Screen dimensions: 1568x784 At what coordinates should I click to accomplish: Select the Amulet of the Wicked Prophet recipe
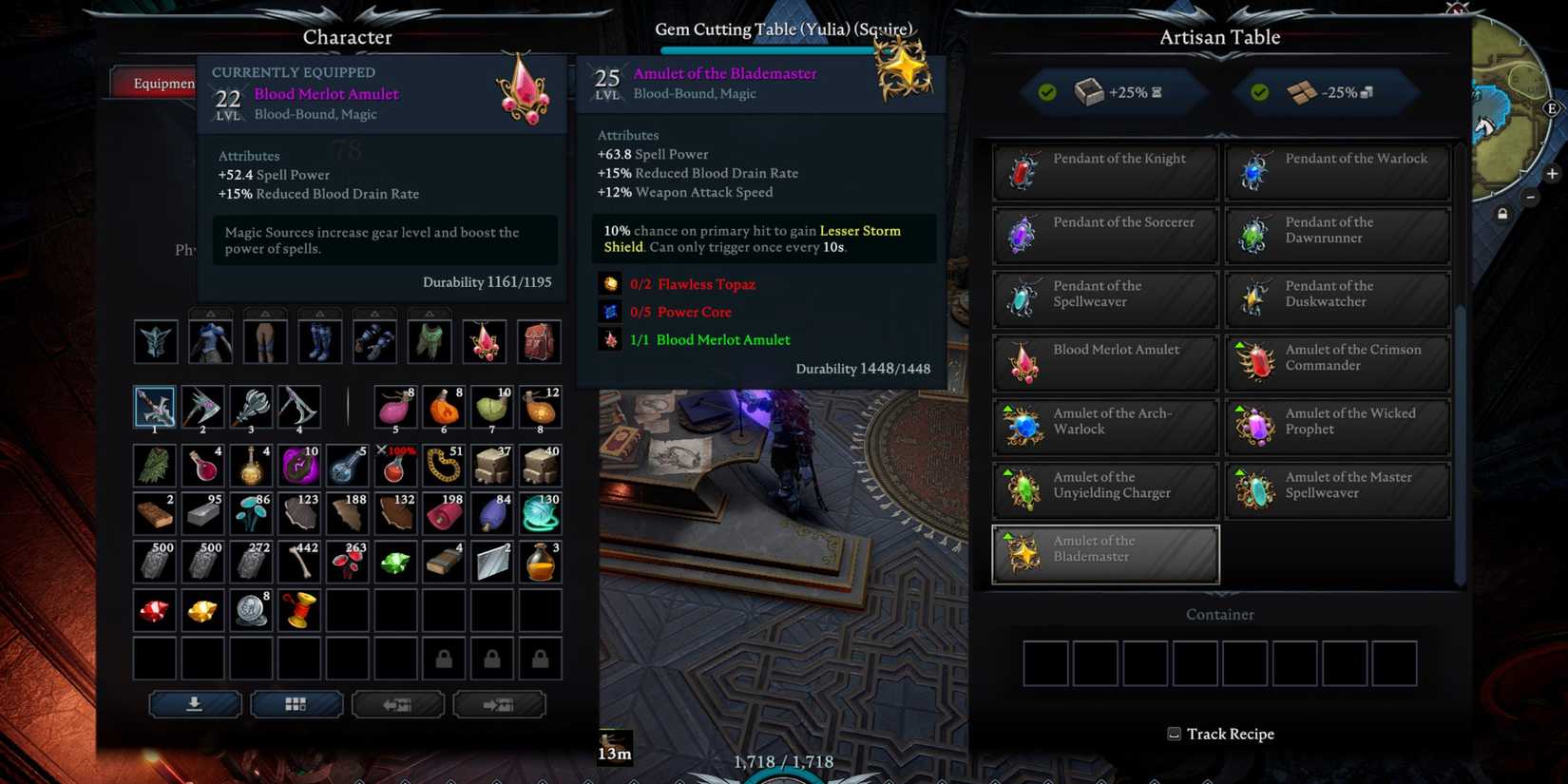(x=1337, y=426)
